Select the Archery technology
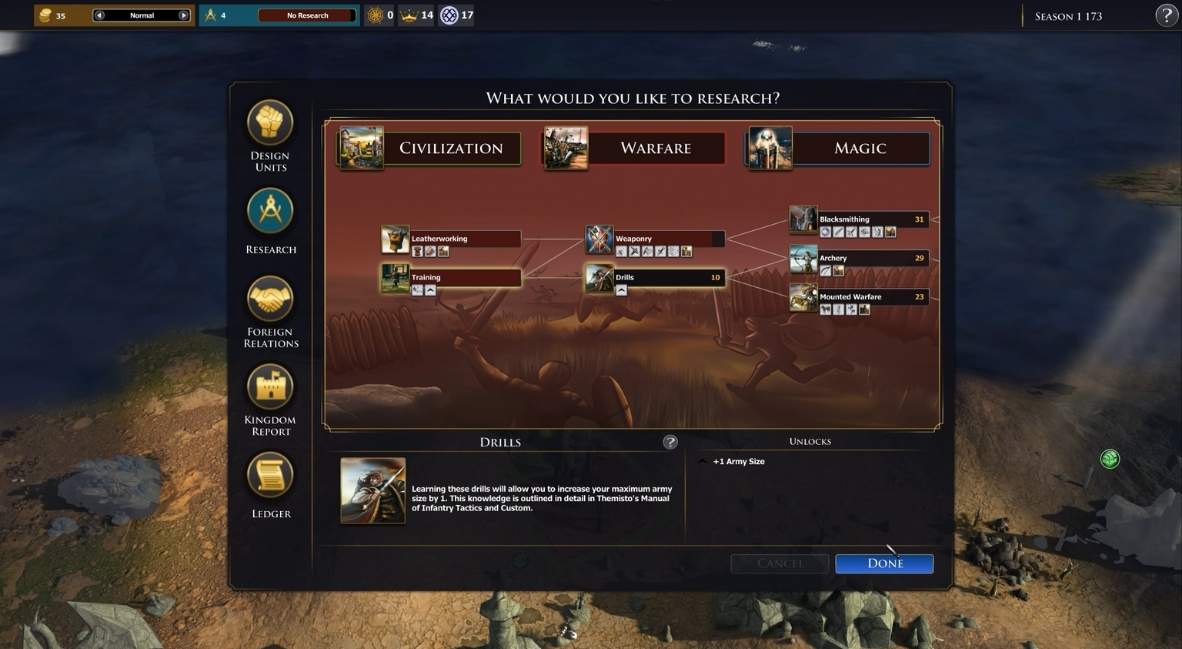The image size is (1182, 649). (872, 258)
